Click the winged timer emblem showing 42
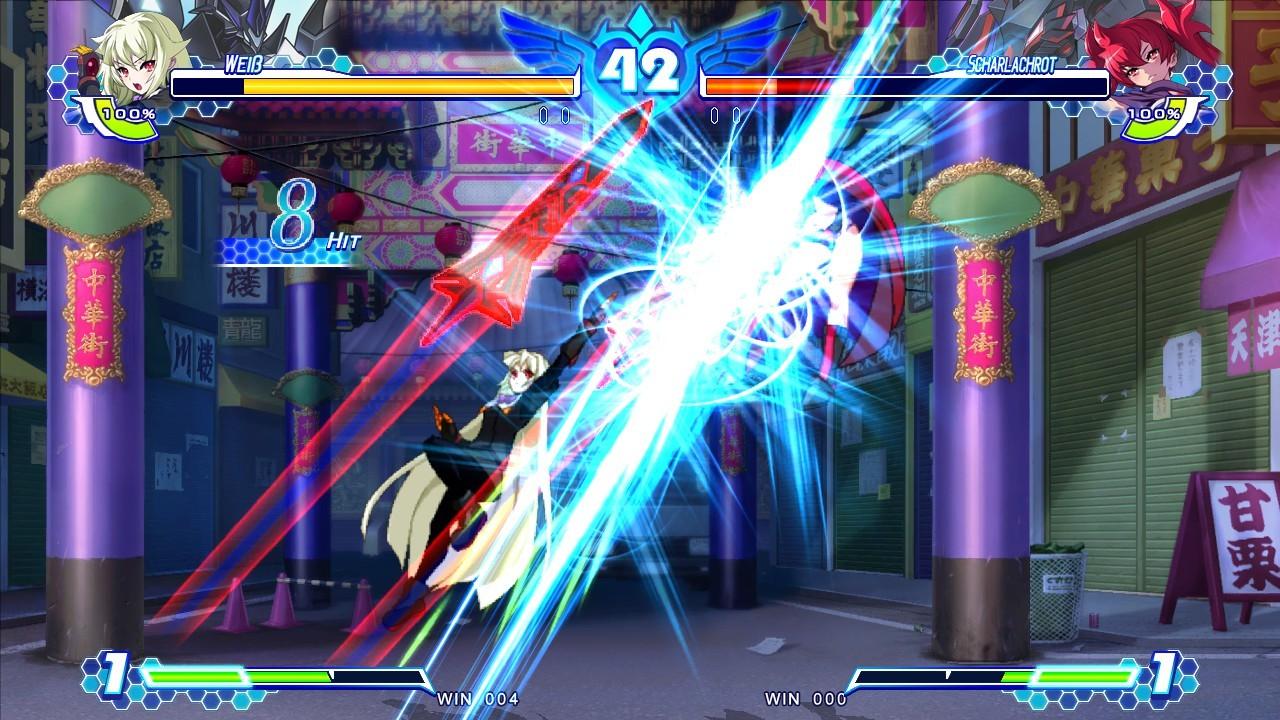The width and height of the screenshot is (1280, 720). pos(640,62)
